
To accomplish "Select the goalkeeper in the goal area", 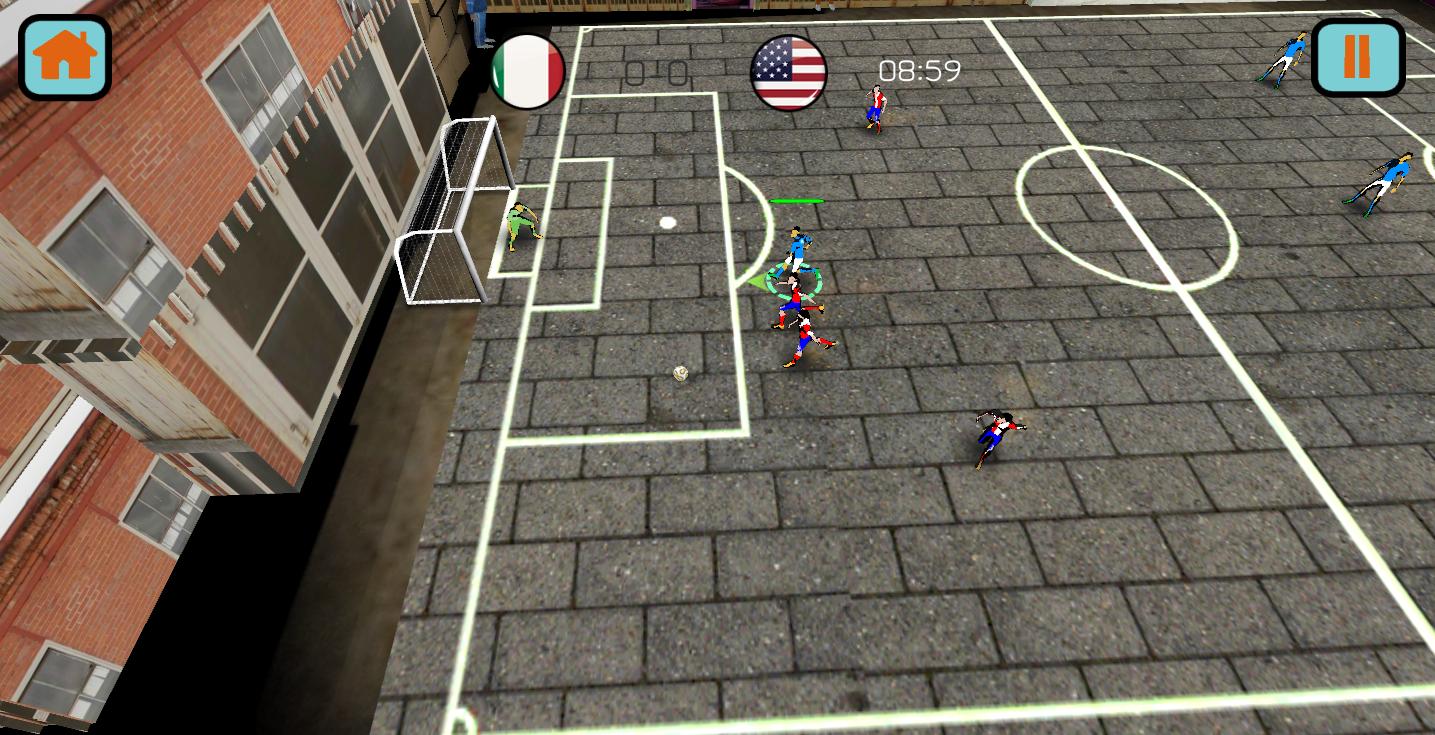I will [520, 228].
